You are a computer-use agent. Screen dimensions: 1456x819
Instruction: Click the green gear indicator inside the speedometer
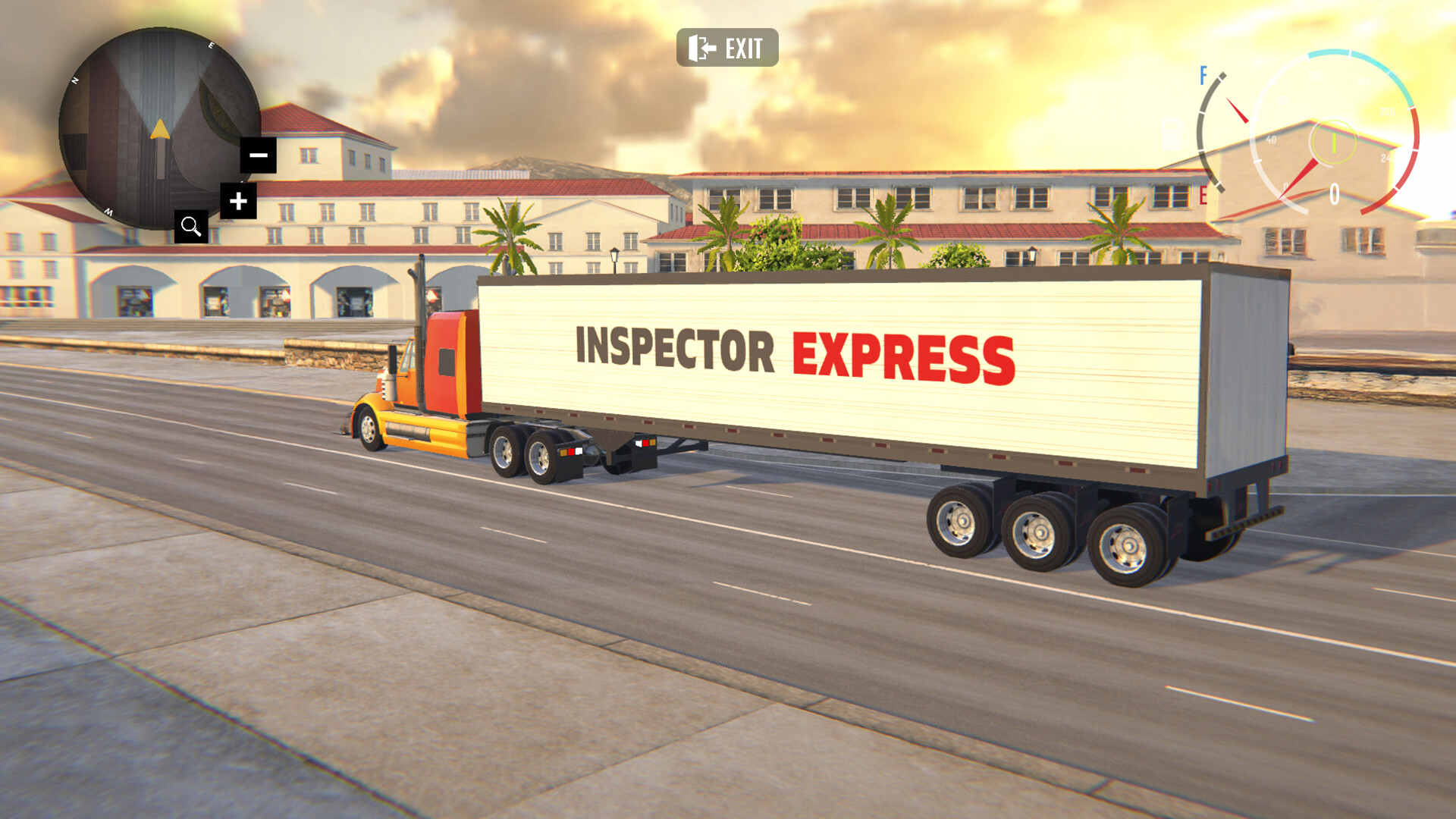(x=1334, y=143)
